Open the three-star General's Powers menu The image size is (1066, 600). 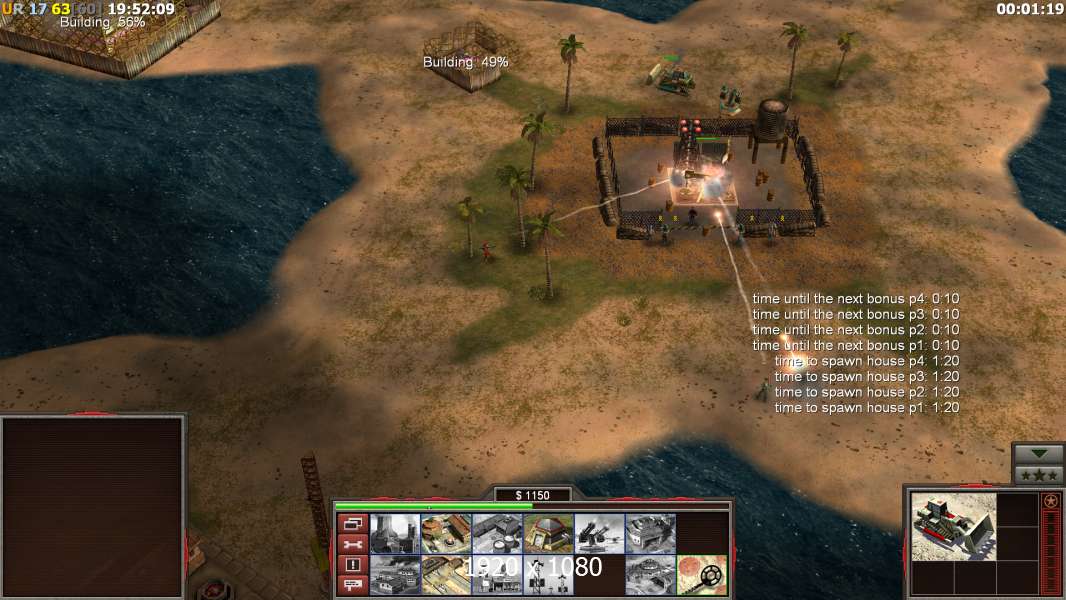[1038, 475]
